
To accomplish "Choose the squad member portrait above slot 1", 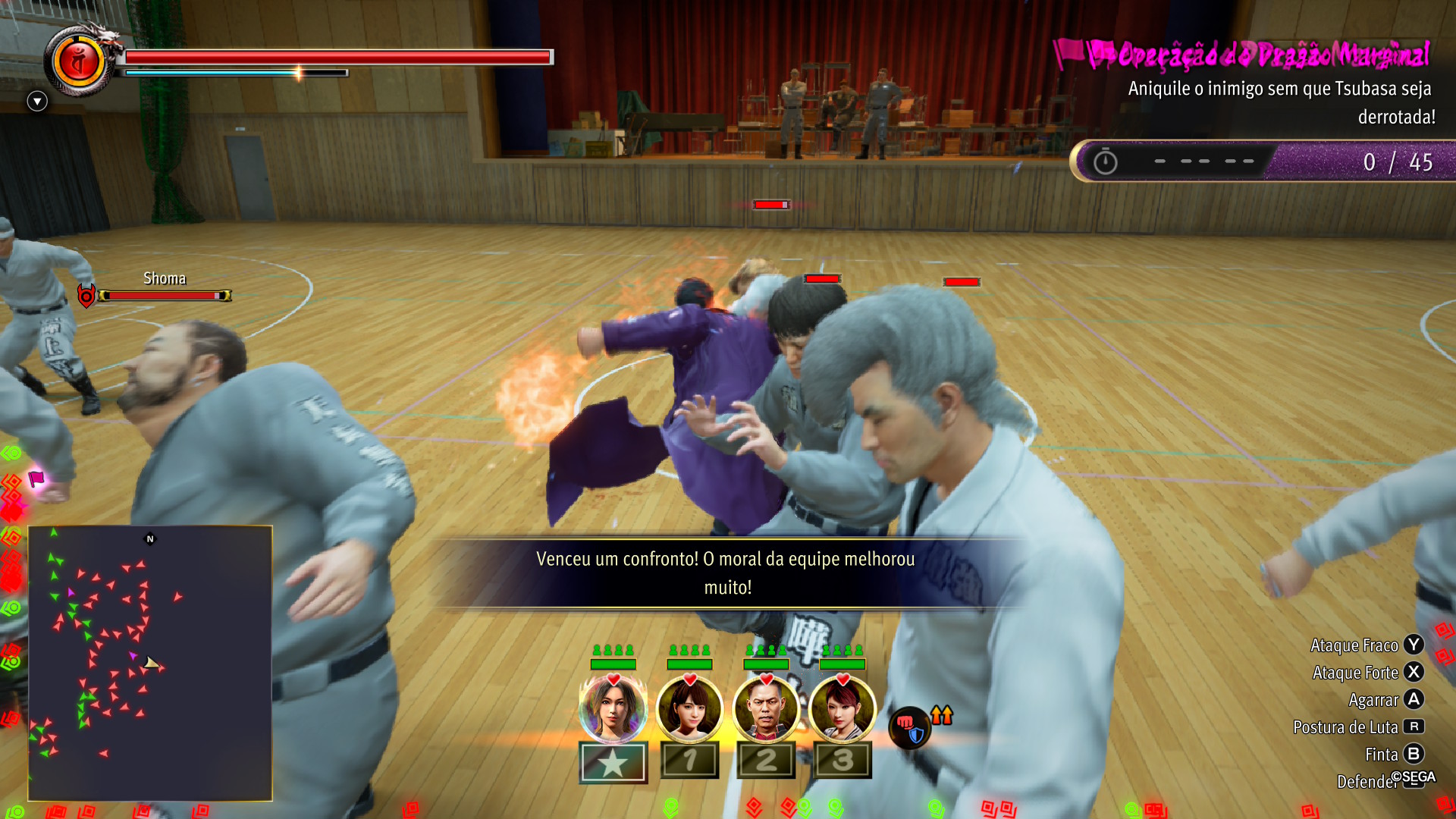I will pyautogui.click(x=689, y=709).
